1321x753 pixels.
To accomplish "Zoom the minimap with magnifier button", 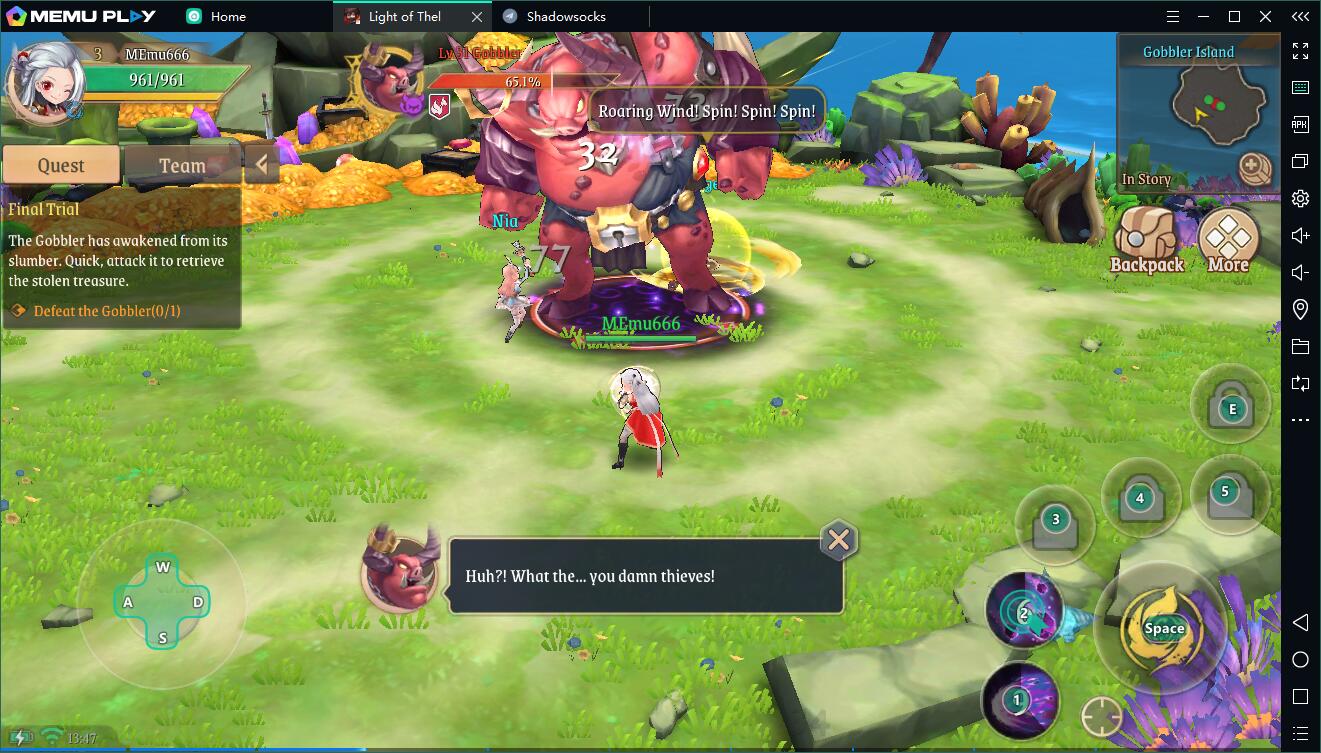I will pyautogui.click(x=1253, y=168).
